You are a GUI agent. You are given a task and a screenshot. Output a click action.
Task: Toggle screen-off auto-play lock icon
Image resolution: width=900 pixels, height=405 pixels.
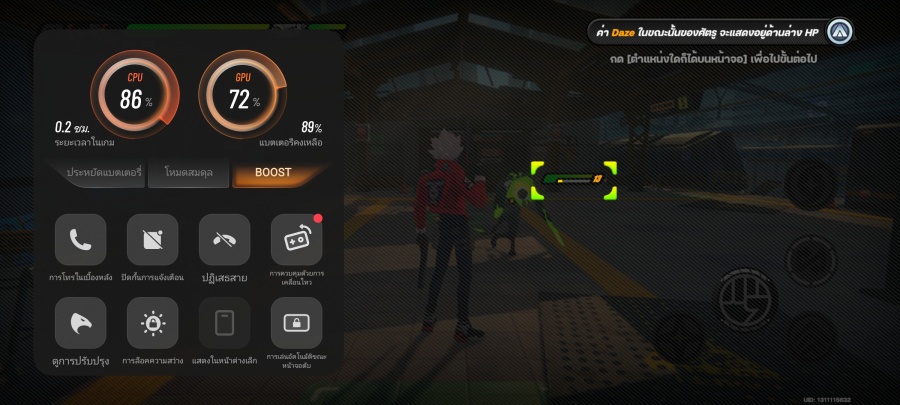[296, 323]
